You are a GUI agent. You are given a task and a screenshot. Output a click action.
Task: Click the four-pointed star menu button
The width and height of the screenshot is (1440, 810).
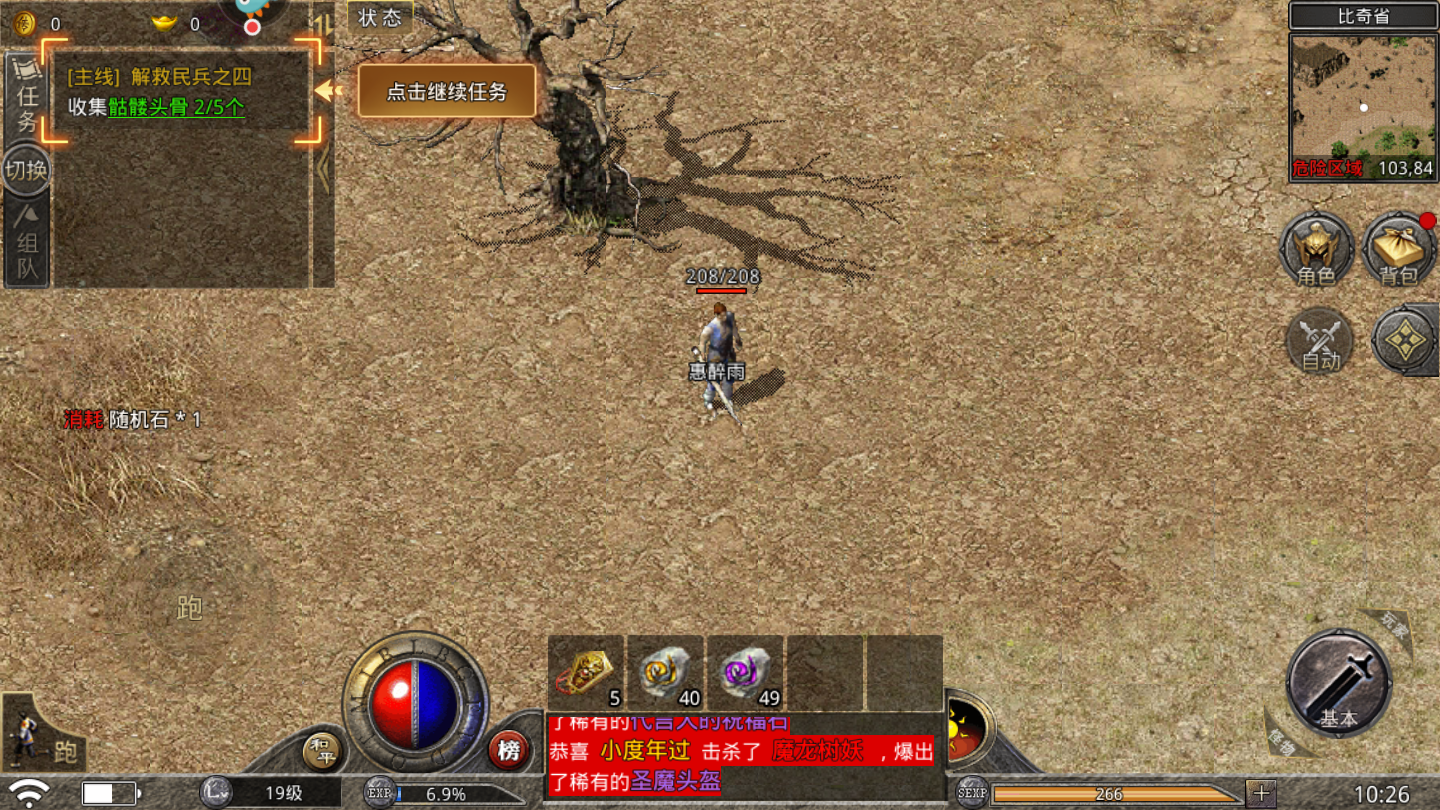point(1405,342)
